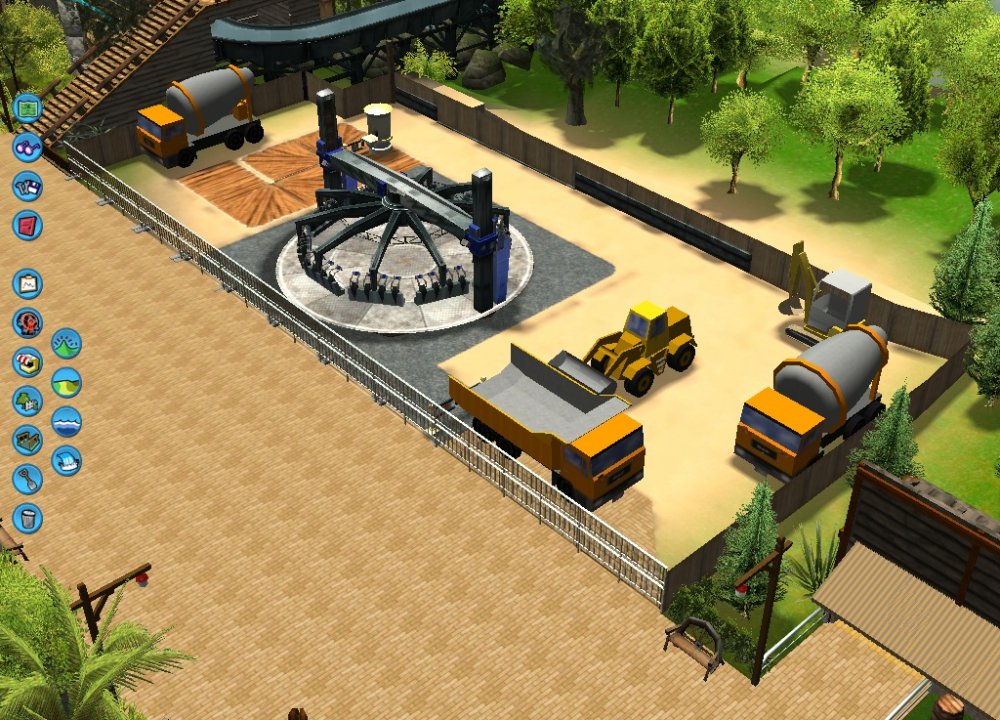The height and width of the screenshot is (720, 1000).
Task: Open the buildings and structures icon
Action: [x=27, y=440]
